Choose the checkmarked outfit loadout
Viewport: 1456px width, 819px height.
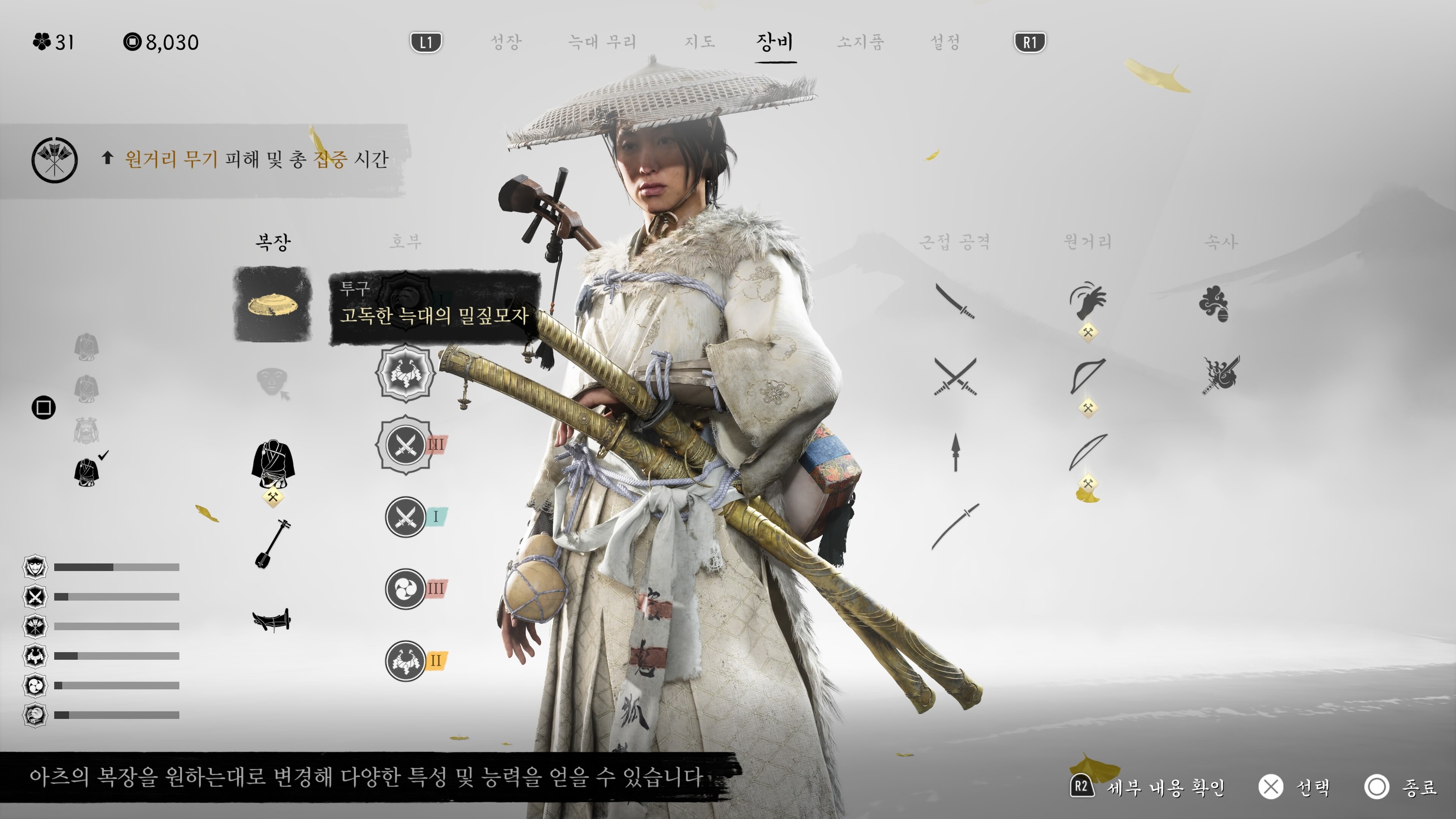click(87, 471)
